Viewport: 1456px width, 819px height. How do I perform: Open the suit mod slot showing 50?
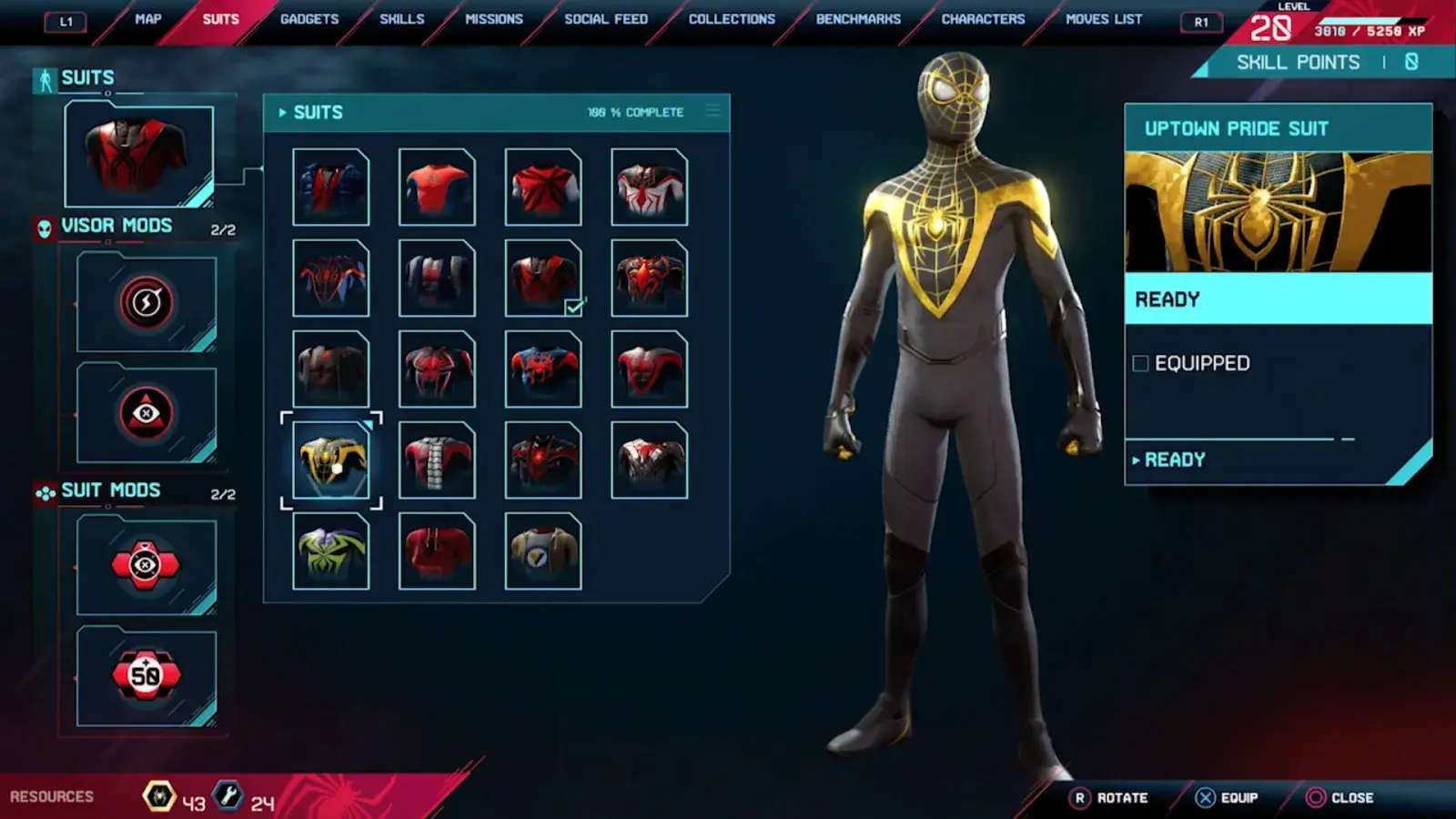tap(147, 675)
